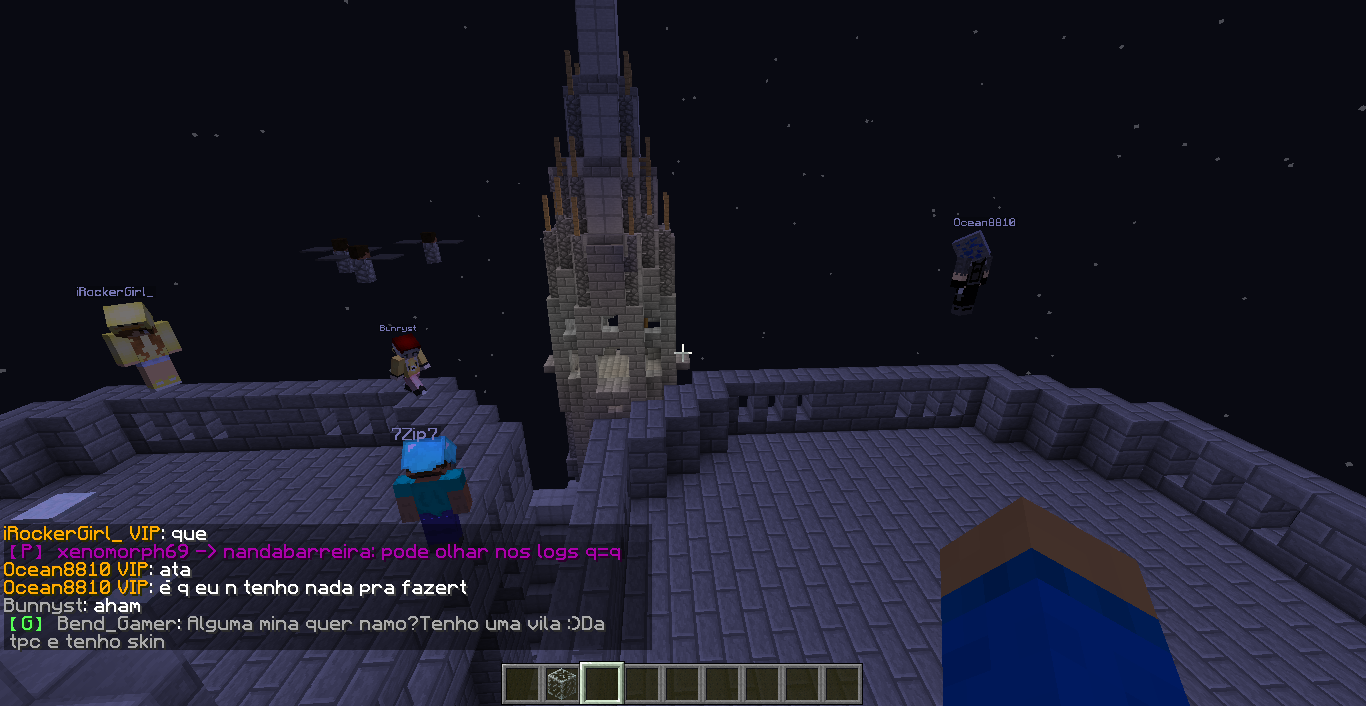Click iRockerGirl_'s "que" chat message
This screenshot has height=706, width=1366.
click(x=105, y=534)
